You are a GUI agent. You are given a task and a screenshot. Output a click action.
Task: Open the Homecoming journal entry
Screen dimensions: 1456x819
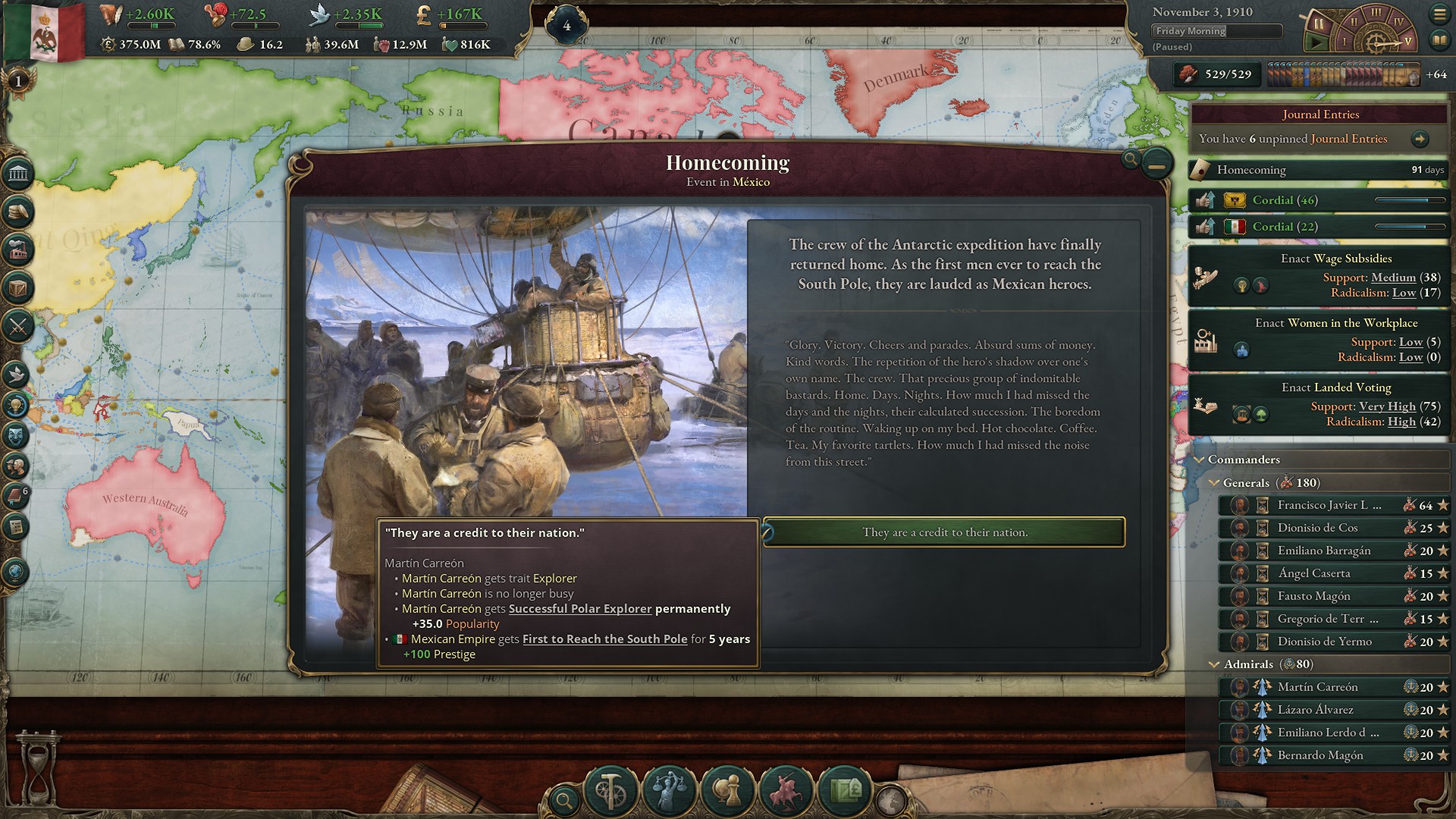click(1319, 170)
